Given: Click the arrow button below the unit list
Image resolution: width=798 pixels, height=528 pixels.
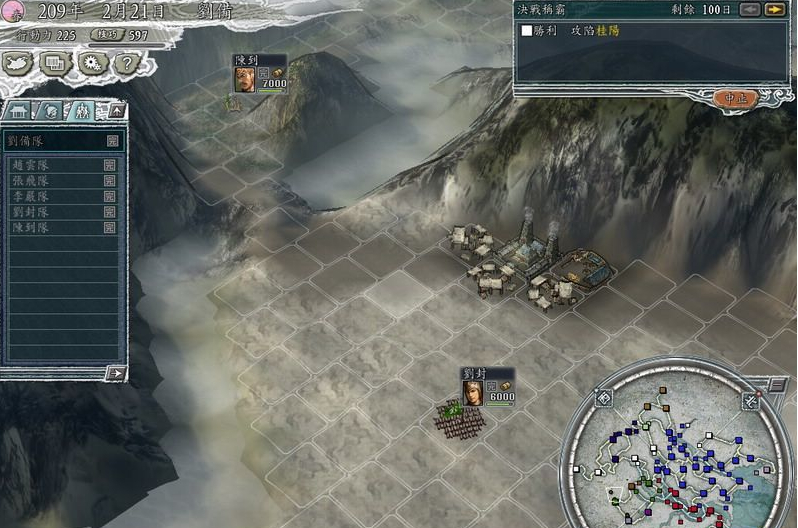Looking at the screenshot, I should coord(116,373).
